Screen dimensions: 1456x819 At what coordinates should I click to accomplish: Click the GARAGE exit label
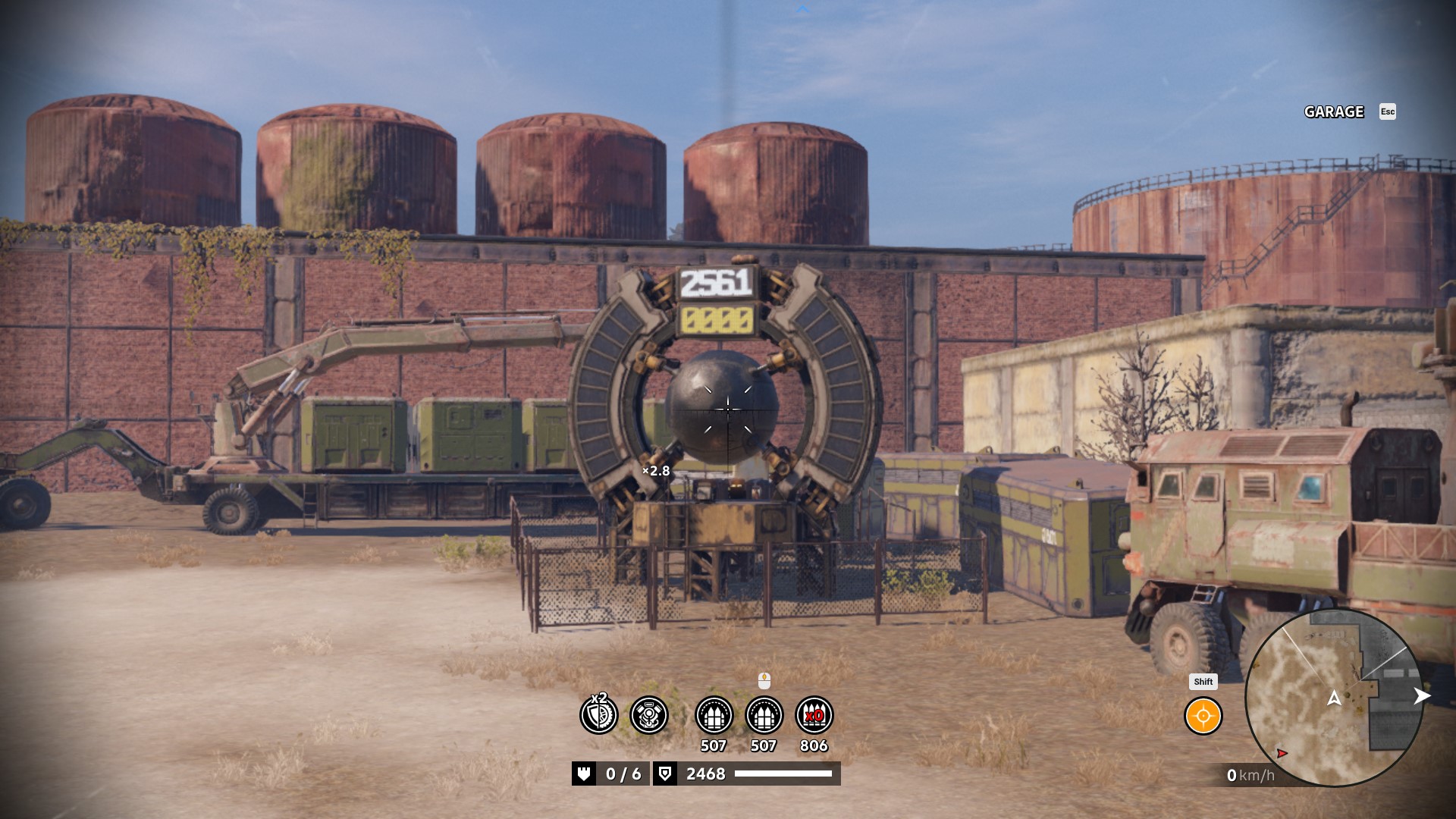(1334, 112)
